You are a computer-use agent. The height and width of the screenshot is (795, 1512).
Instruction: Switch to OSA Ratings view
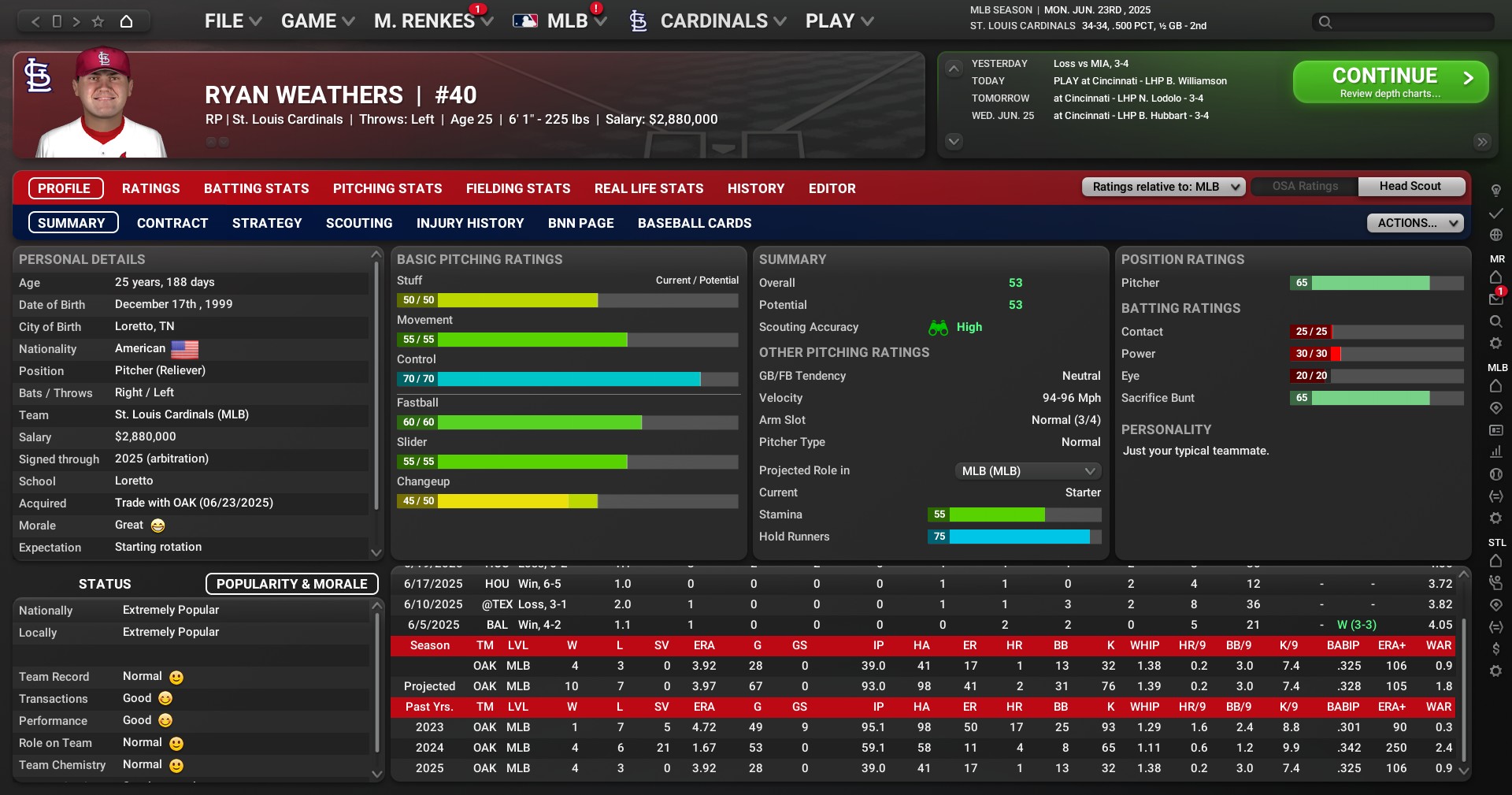click(1305, 187)
